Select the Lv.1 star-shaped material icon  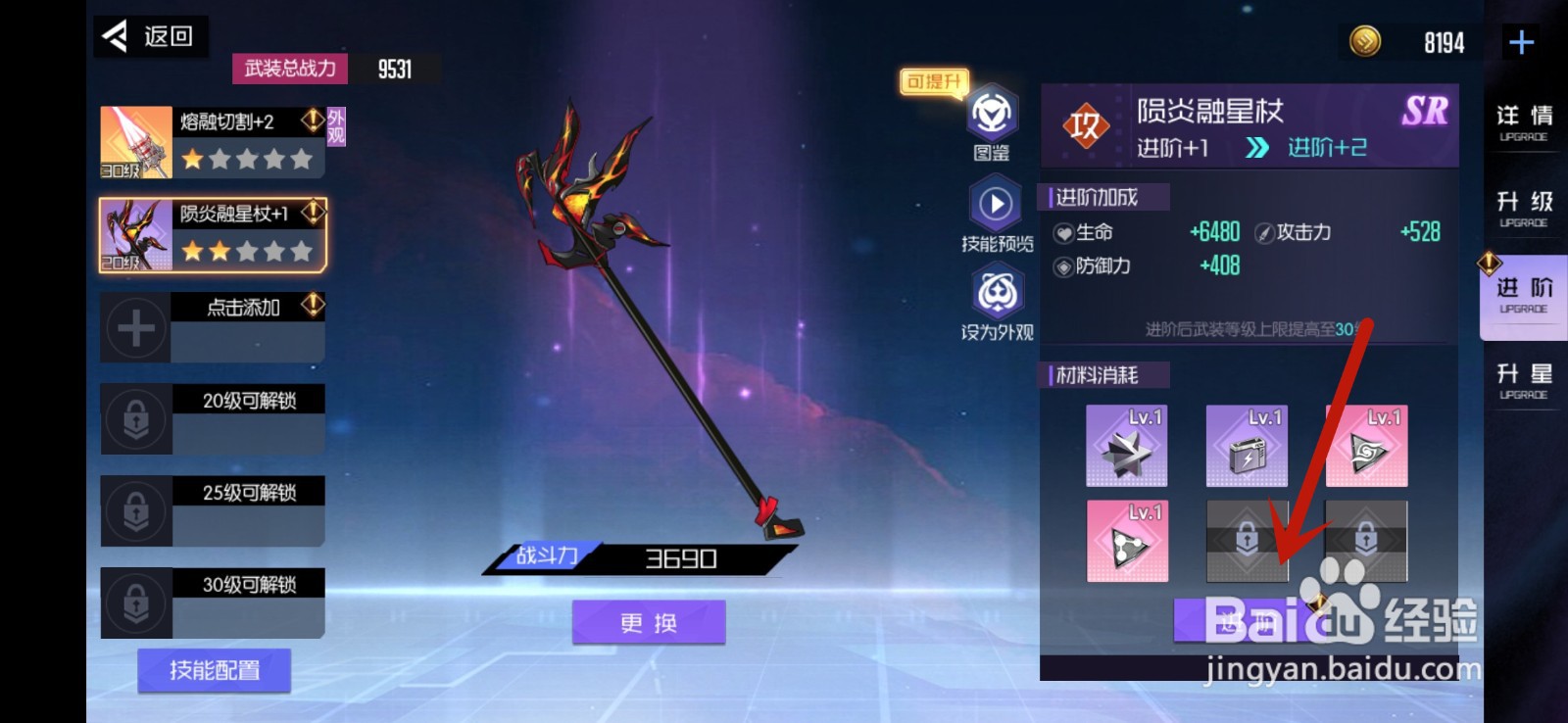point(1125,446)
